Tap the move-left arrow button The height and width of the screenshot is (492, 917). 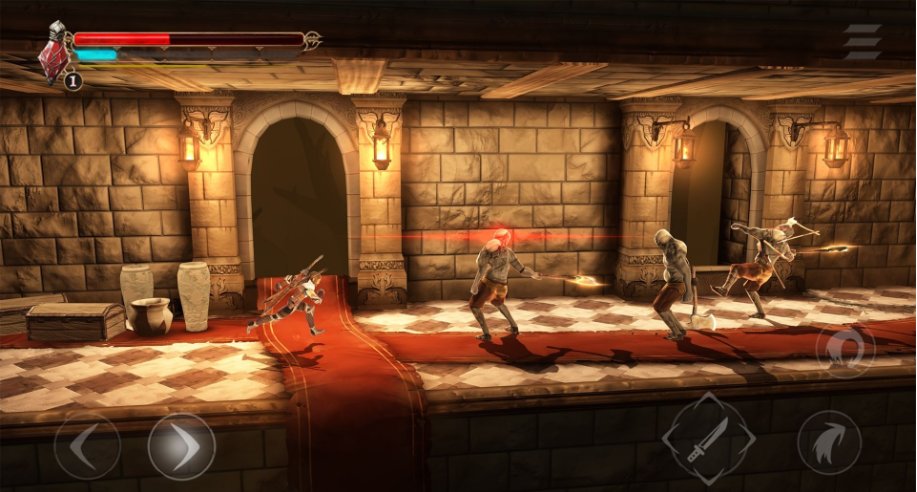click(x=87, y=446)
